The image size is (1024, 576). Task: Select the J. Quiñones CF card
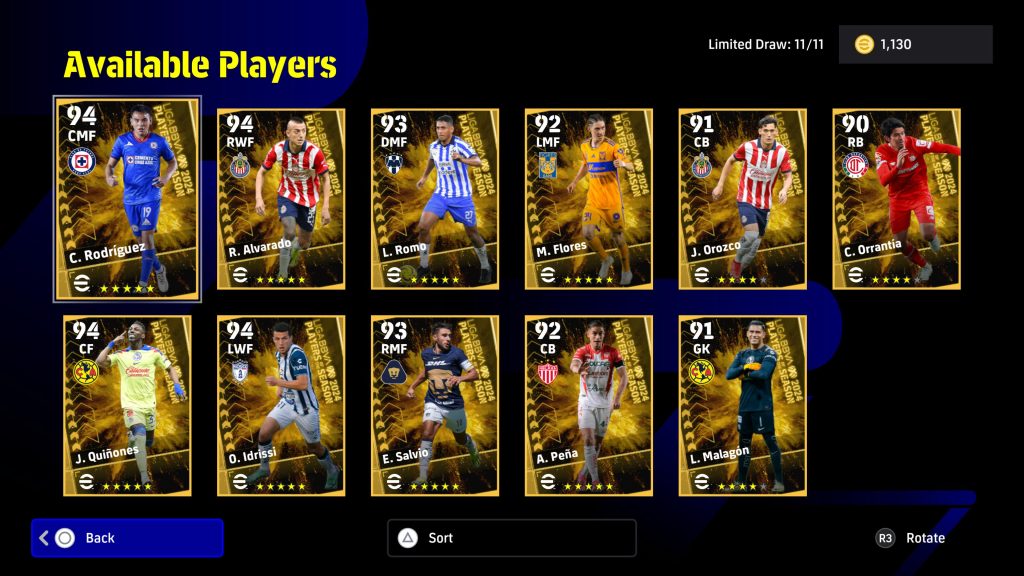coord(127,405)
